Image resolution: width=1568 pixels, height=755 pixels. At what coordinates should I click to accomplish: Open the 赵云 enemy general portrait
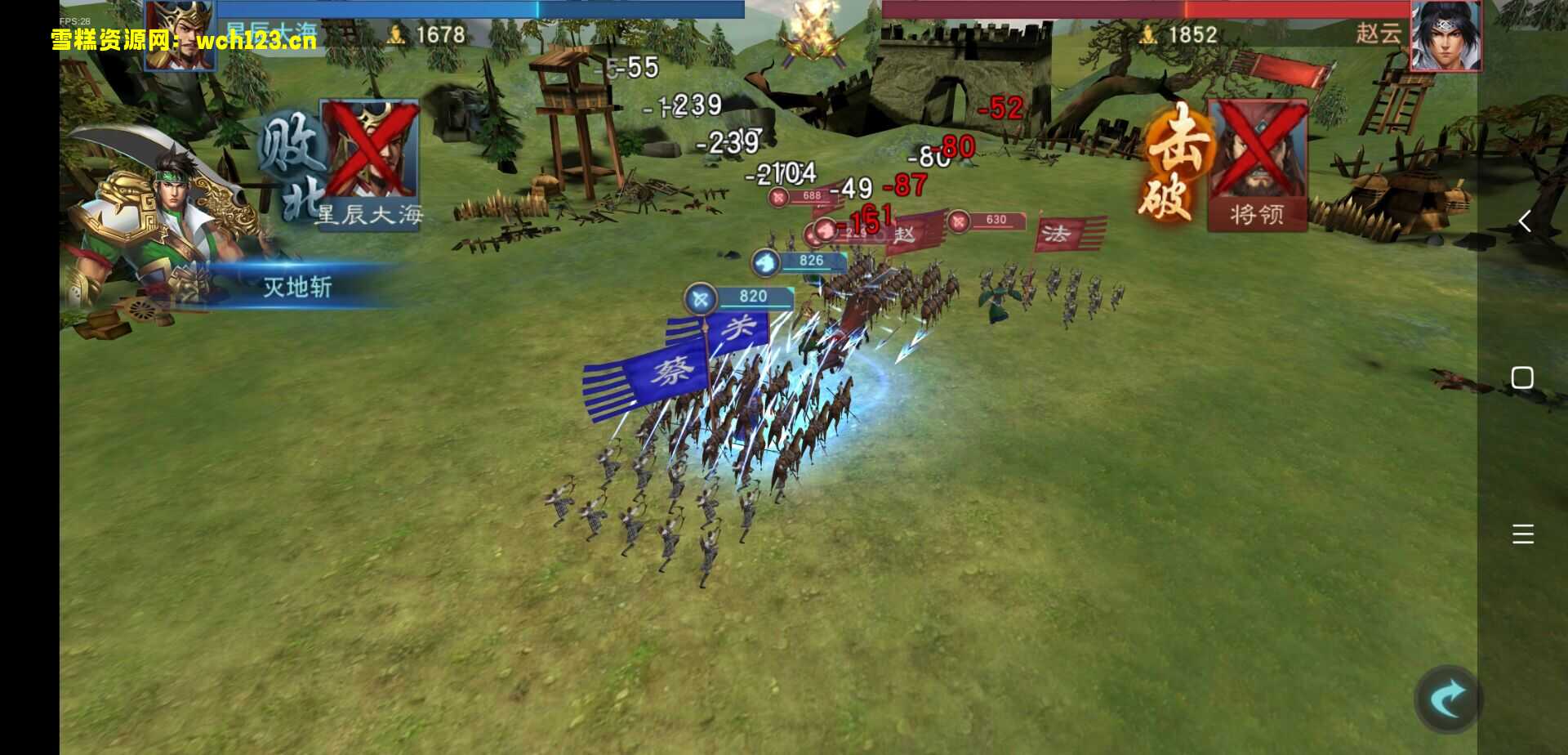[1445, 35]
